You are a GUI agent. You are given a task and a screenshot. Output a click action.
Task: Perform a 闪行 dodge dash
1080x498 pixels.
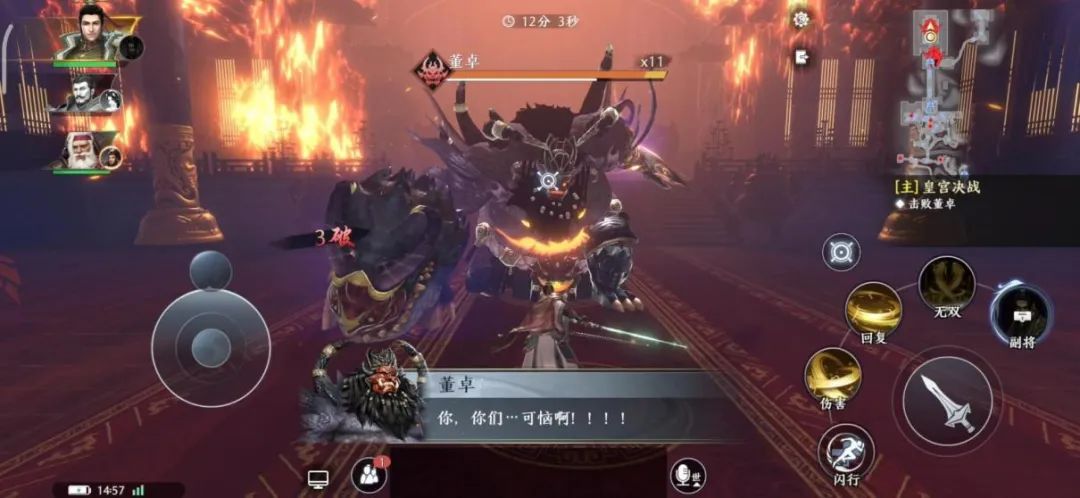click(x=846, y=453)
